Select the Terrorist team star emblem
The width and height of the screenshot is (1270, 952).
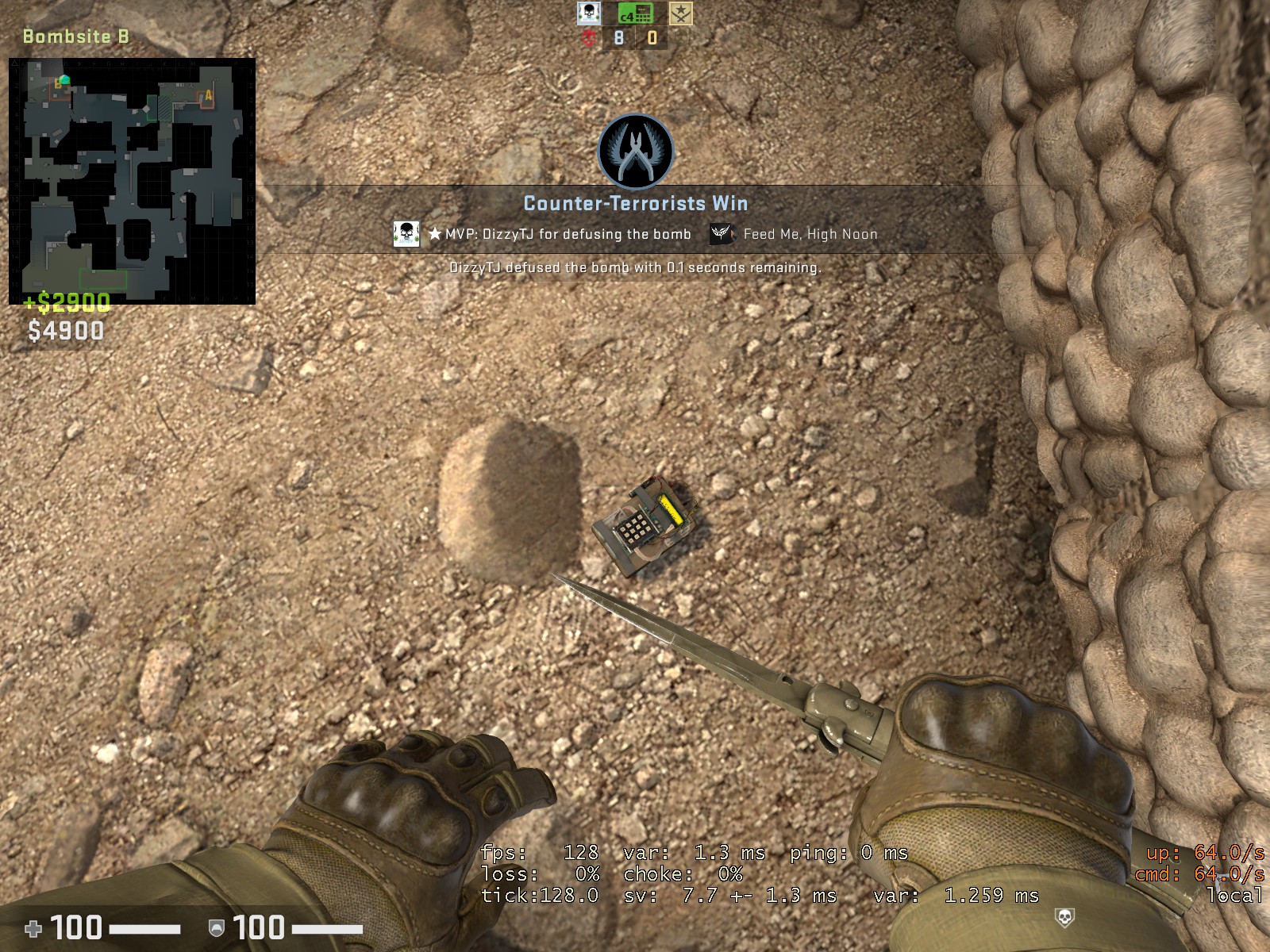pos(681,13)
